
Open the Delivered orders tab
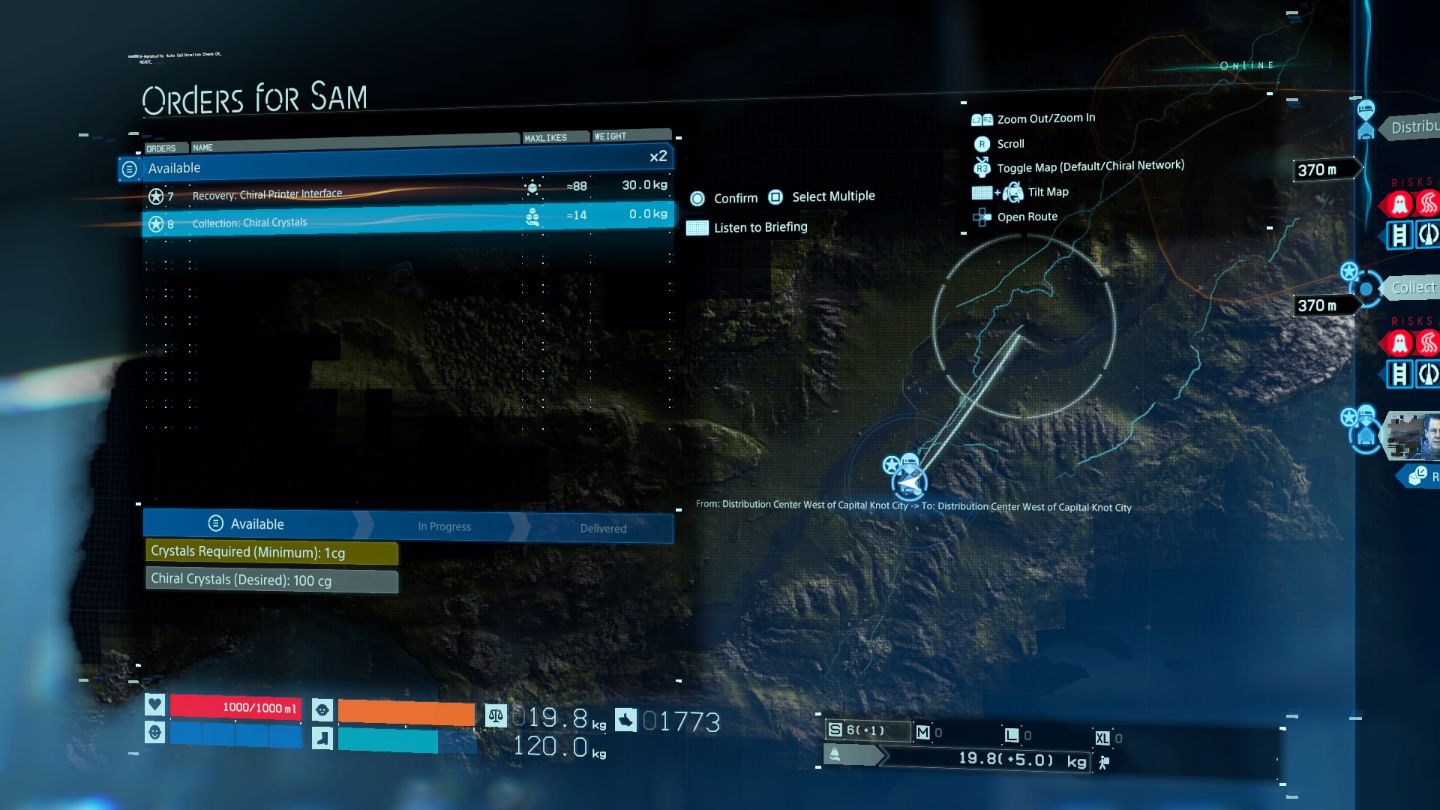point(601,527)
